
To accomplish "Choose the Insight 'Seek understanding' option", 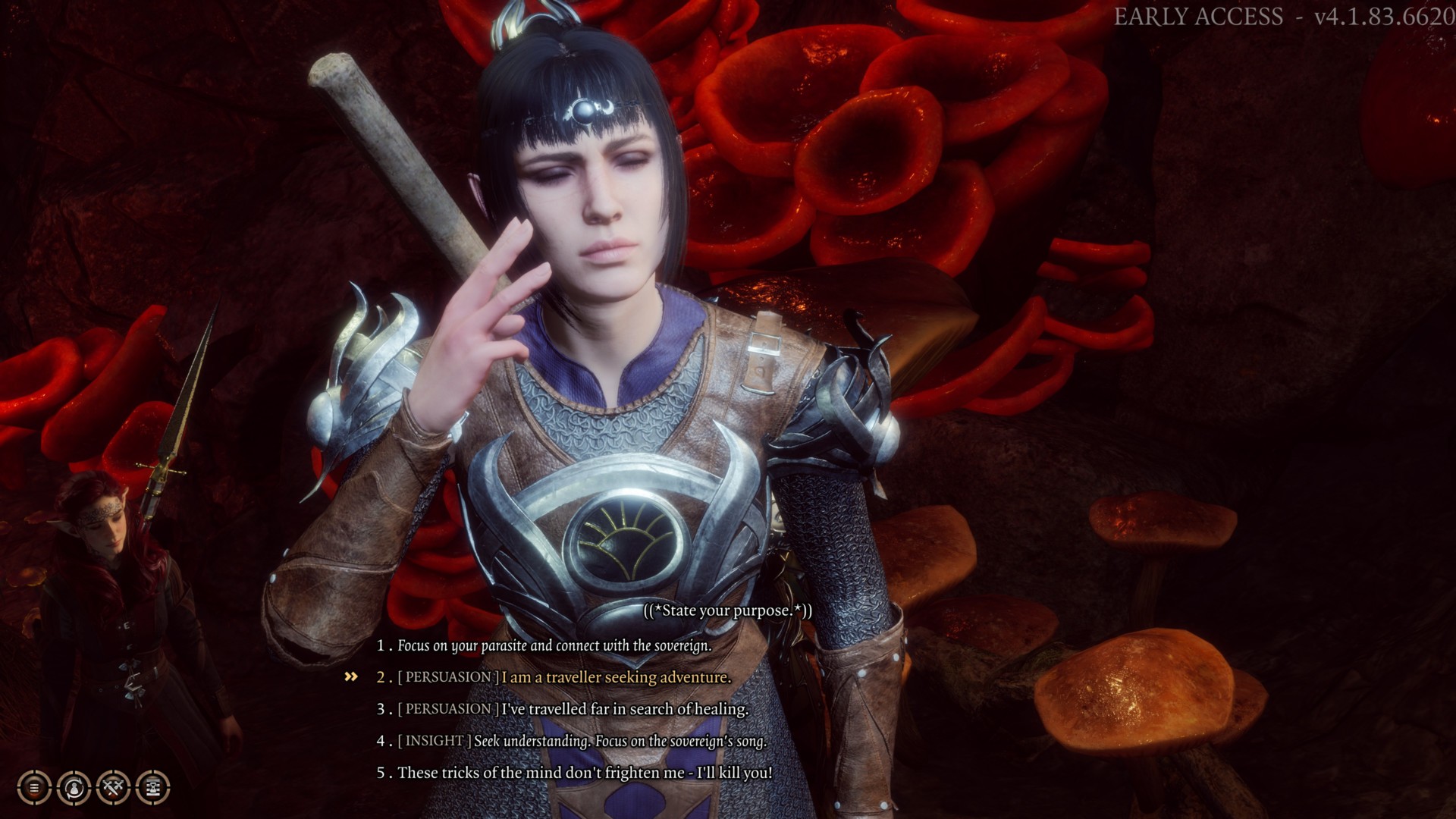I will click(x=620, y=741).
